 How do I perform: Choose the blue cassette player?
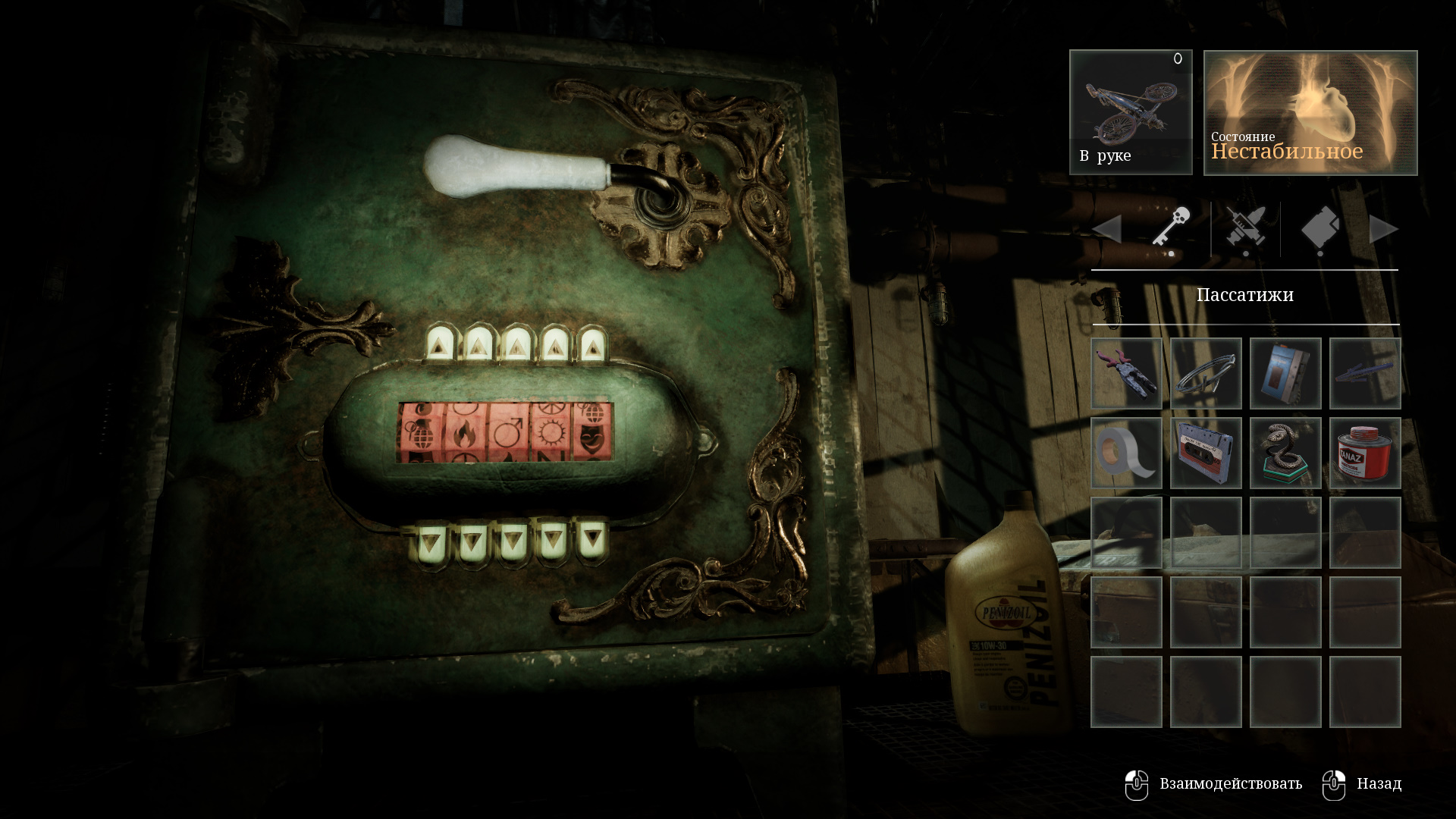[x=1285, y=373]
